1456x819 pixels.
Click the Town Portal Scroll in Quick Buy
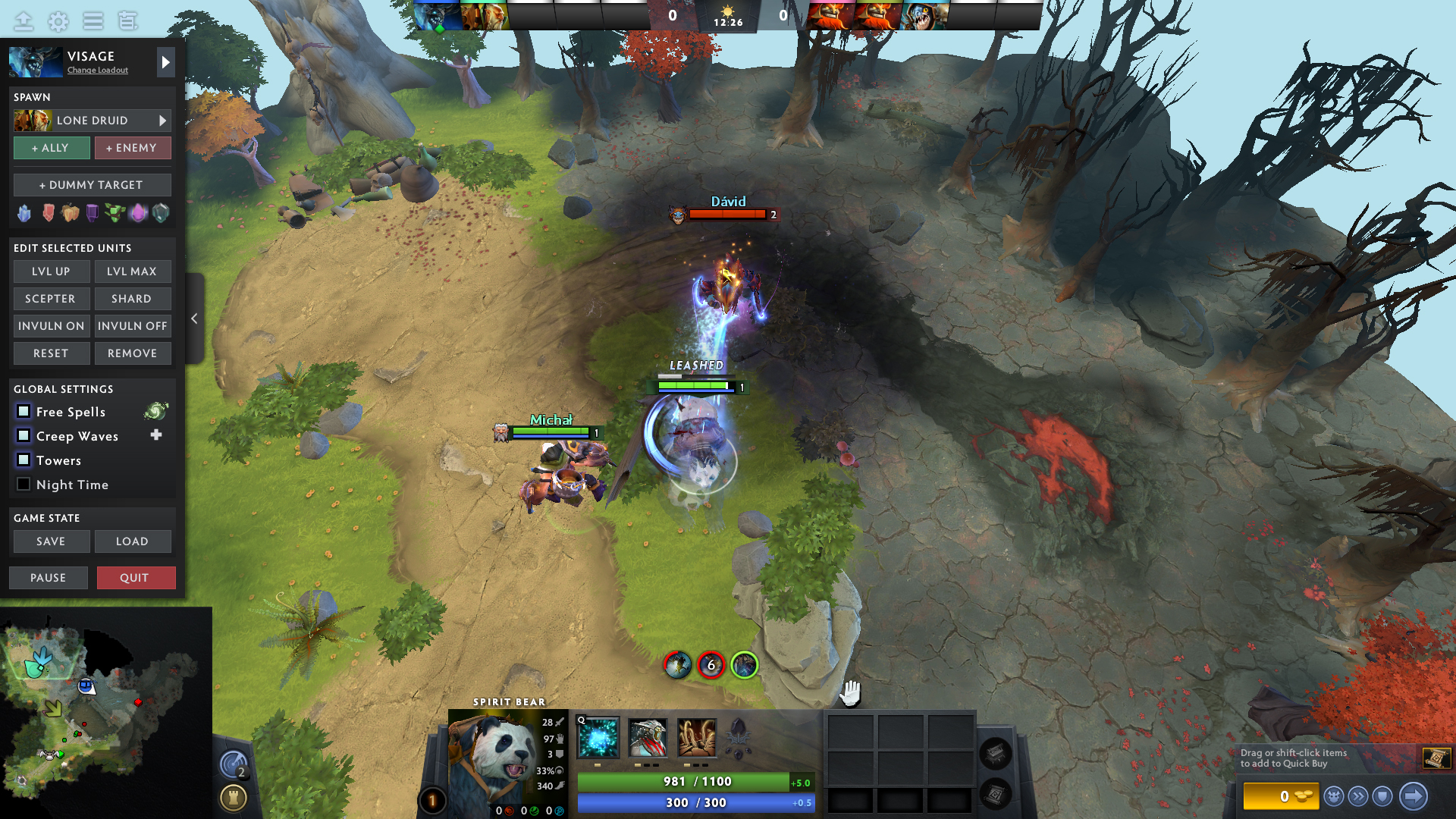(x=1436, y=758)
